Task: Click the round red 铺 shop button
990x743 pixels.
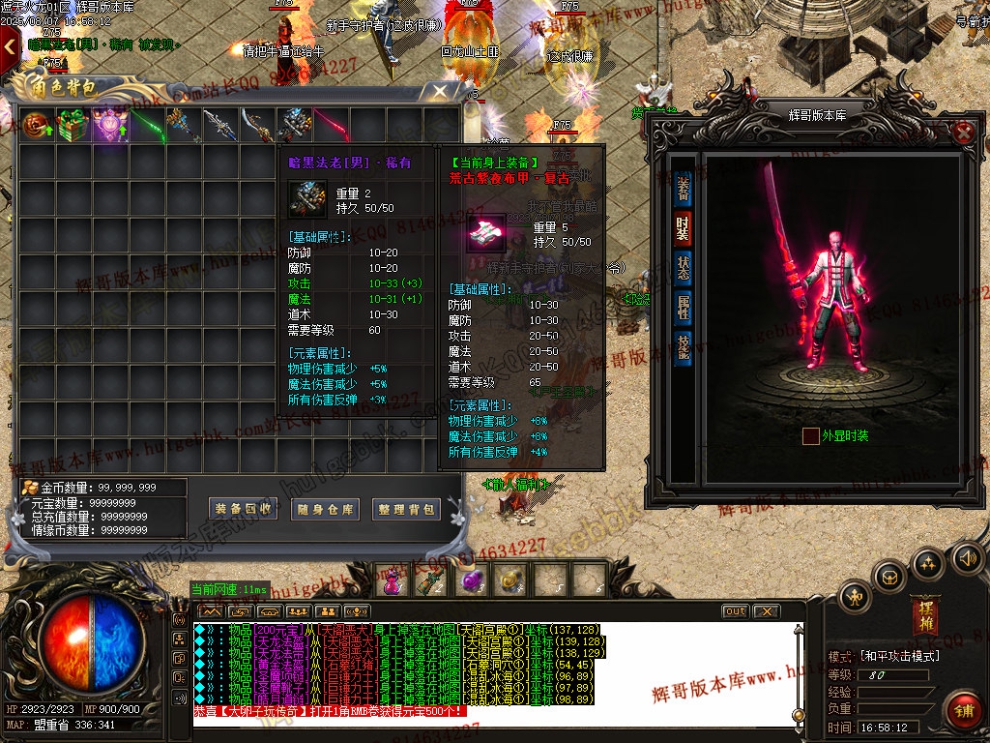Action: (x=964, y=710)
